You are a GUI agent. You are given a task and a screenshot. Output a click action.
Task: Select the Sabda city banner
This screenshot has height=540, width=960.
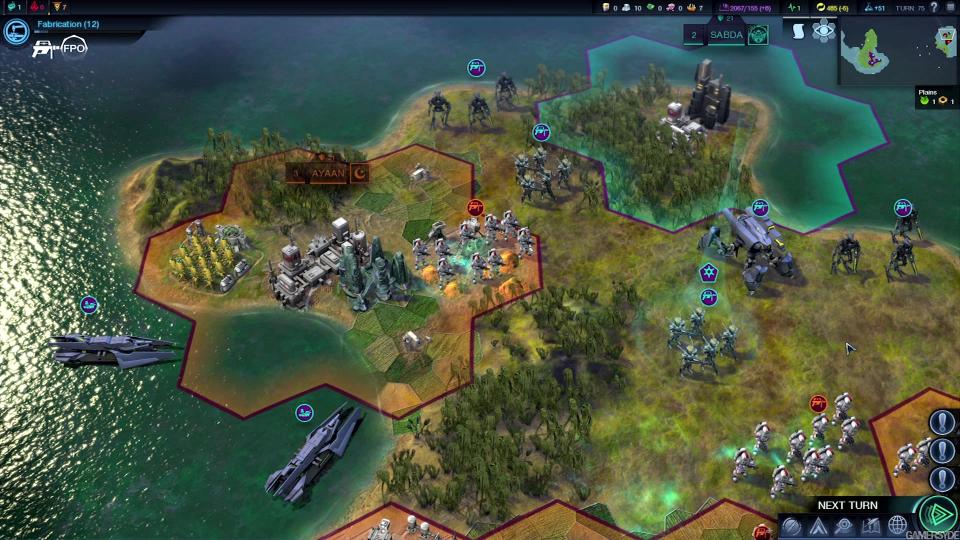(x=726, y=35)
